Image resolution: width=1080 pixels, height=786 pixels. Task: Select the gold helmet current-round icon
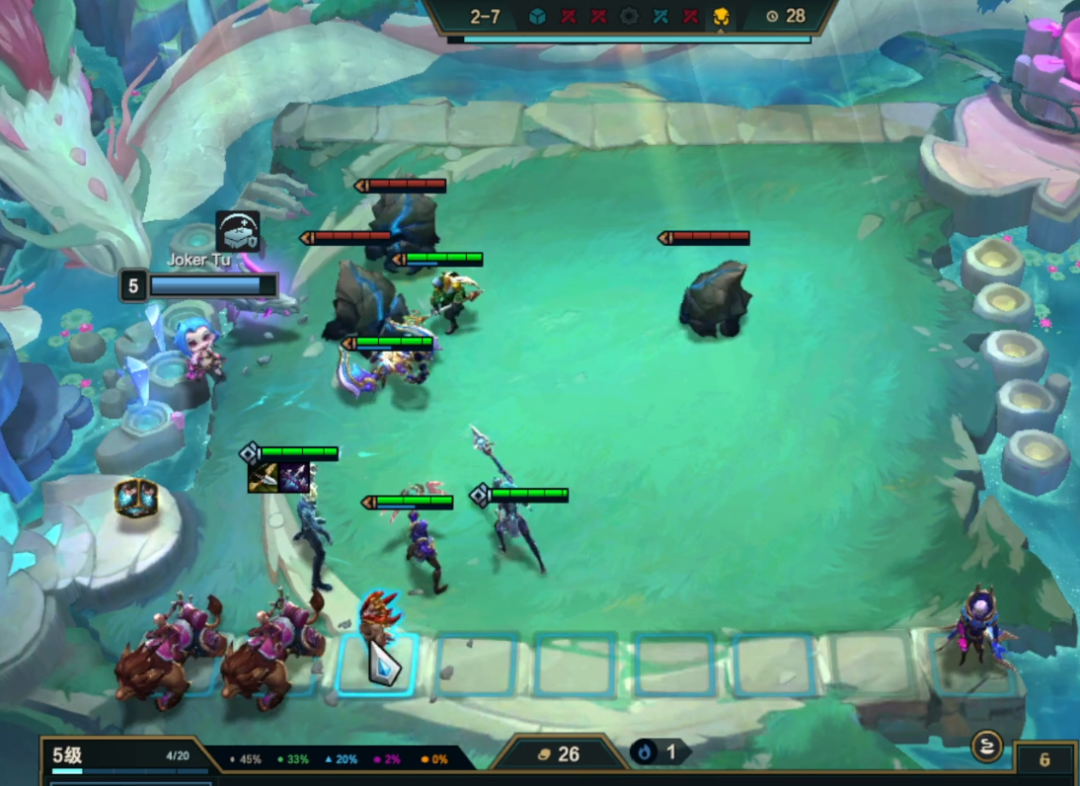(720, 16)
